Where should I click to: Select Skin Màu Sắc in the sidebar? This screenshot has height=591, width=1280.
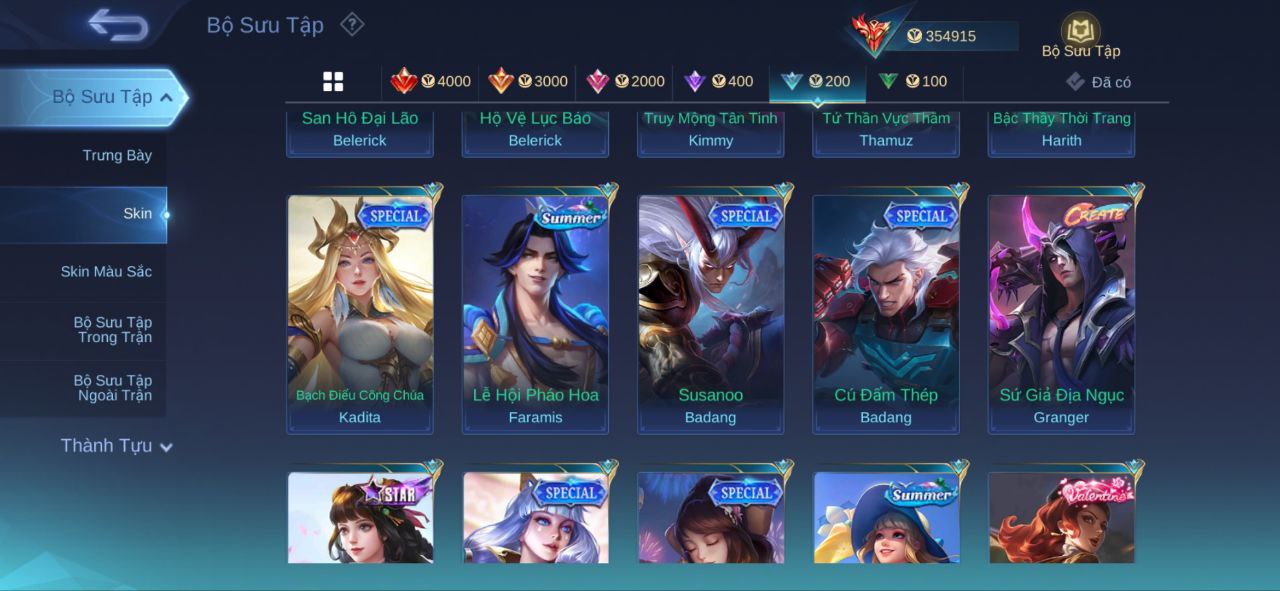tap(106, 271)
